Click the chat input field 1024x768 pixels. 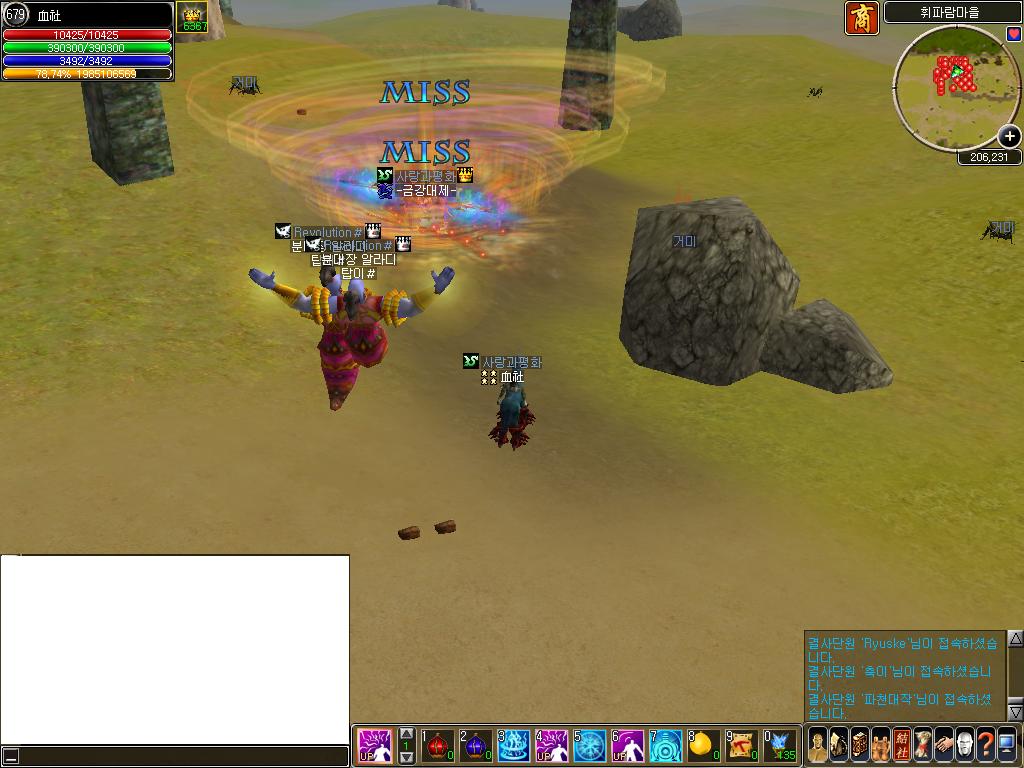tap(180, 756)
